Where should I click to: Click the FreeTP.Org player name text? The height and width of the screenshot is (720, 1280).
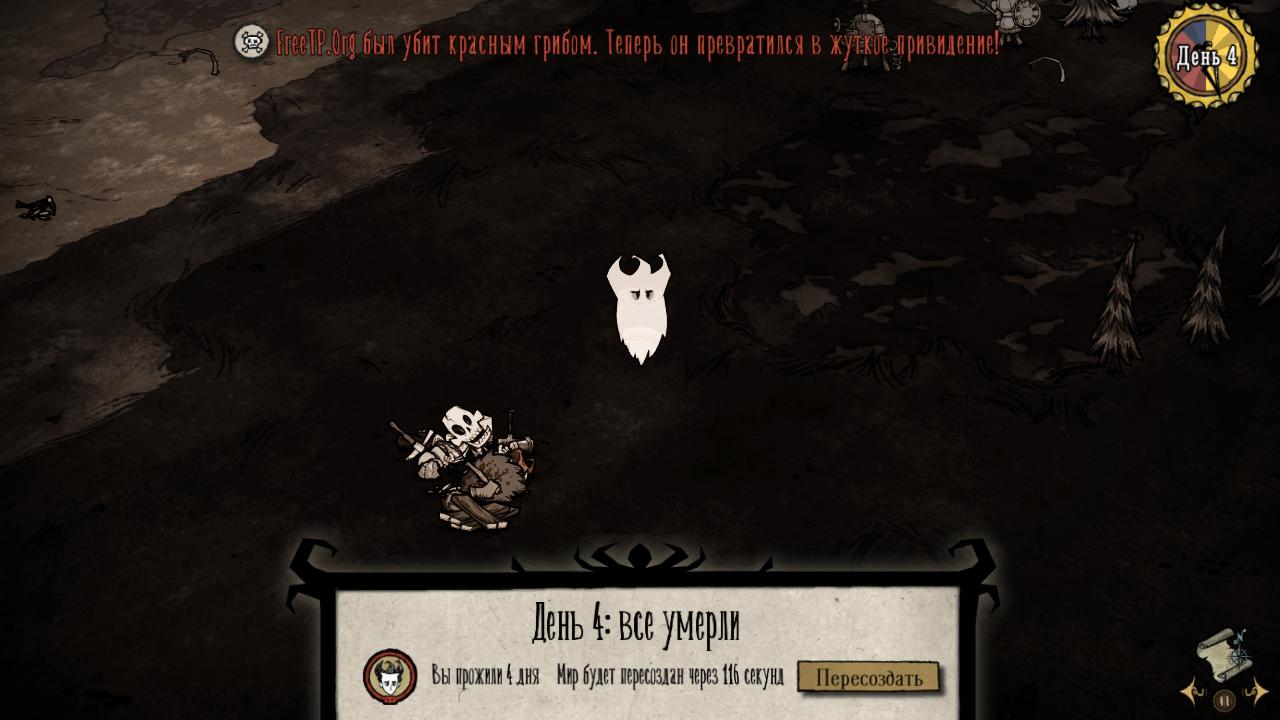[x=315, y=40]
